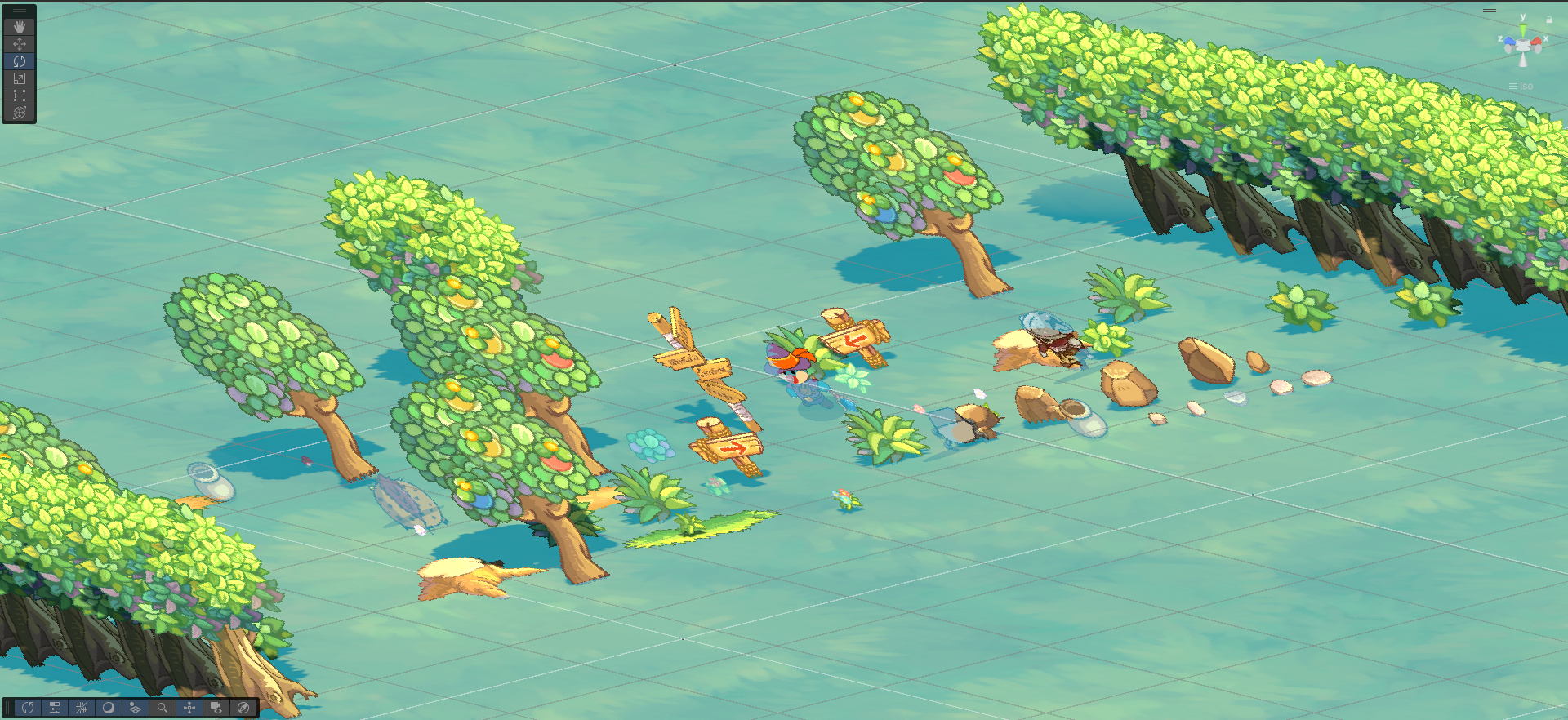Image resolution: width=1568 pixels, height=720 pixels.
Task: Open the tools overlay hamburger menu
Action: pyautogui.click(x=19, y=10)
